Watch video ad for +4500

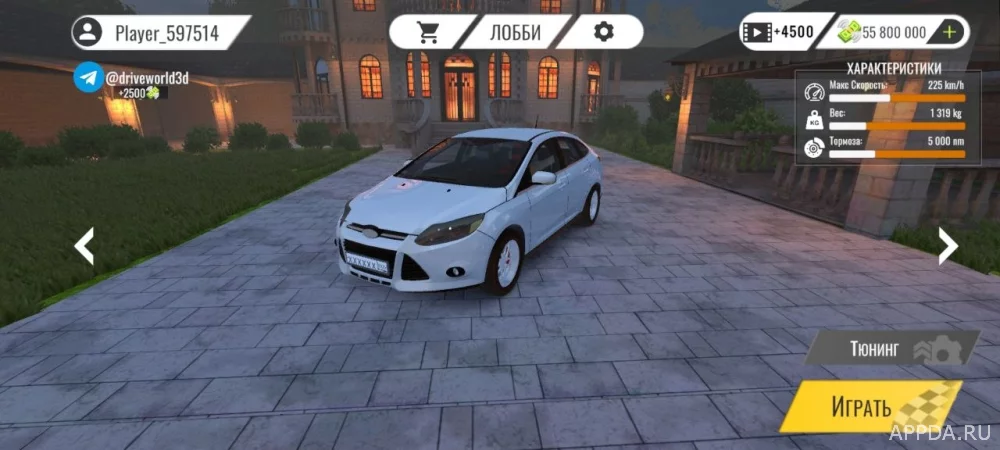[778, 32]
